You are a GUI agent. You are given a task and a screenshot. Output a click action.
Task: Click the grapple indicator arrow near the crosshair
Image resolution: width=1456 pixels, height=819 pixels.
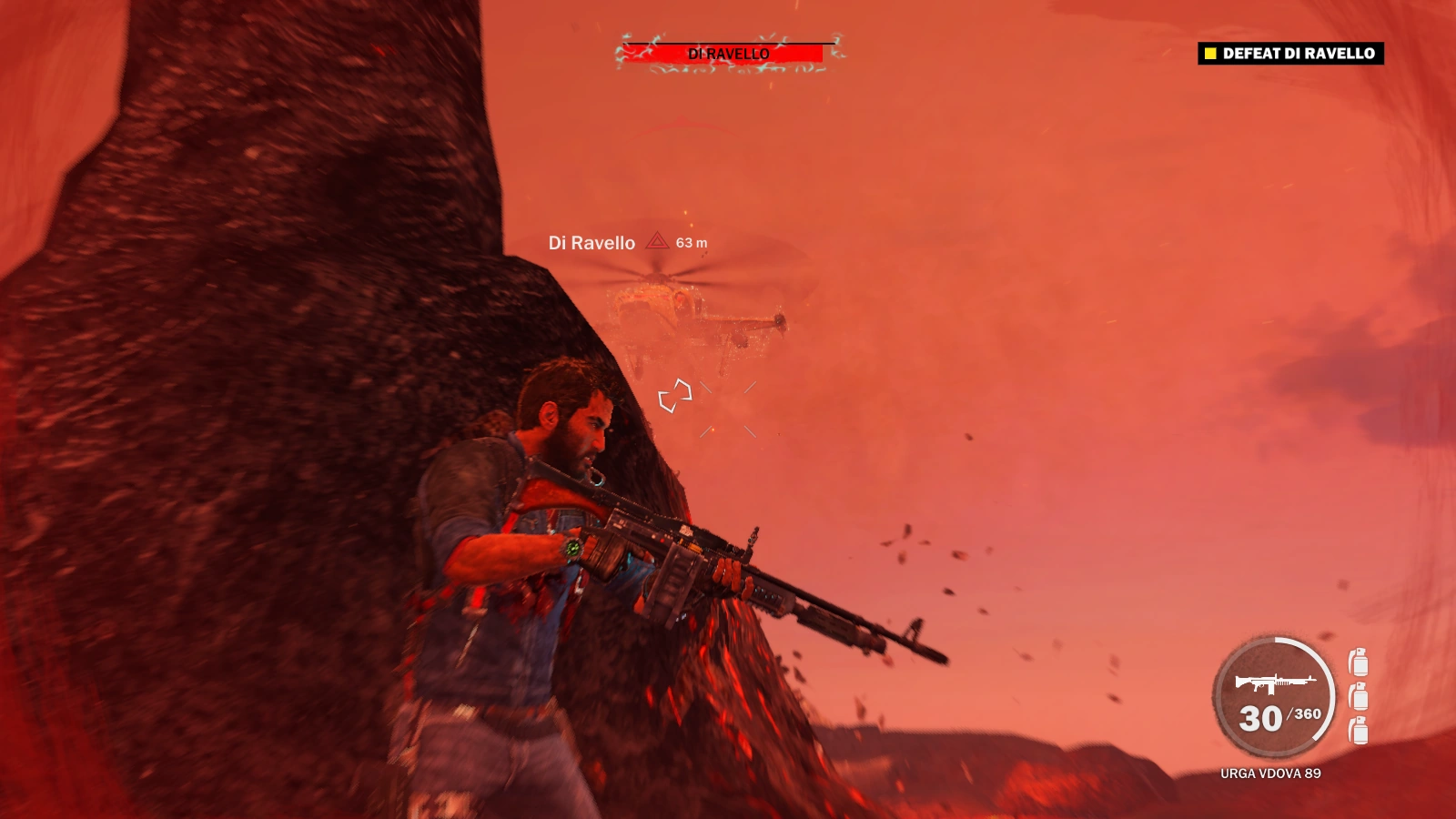676,394
